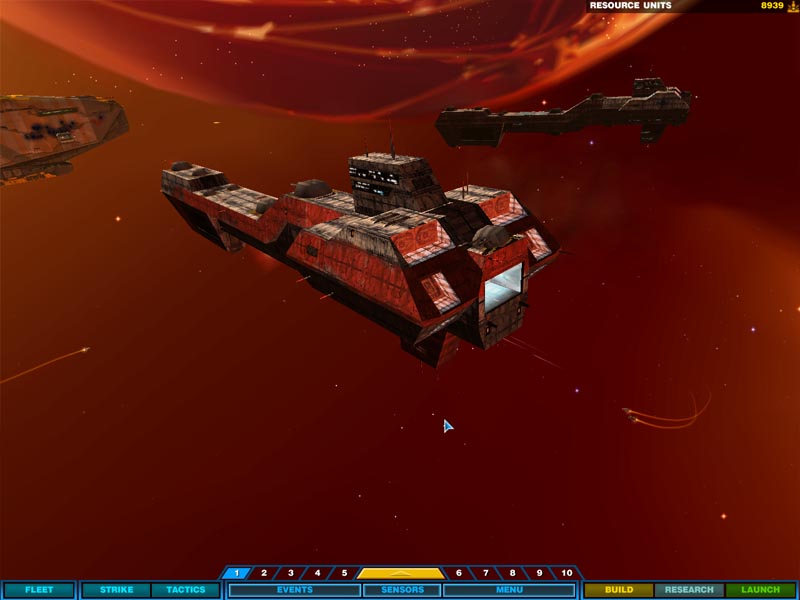This screenshot has height=600, width=800.
Task: Show the Events log
Action: pos(294,590)
